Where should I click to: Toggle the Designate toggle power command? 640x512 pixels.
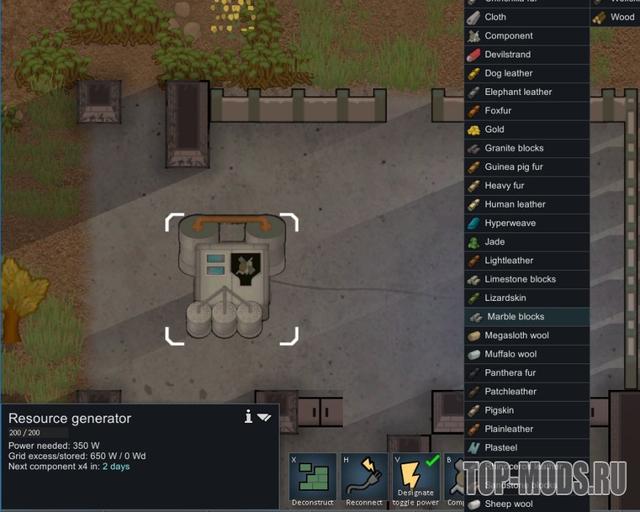[415, 478]
